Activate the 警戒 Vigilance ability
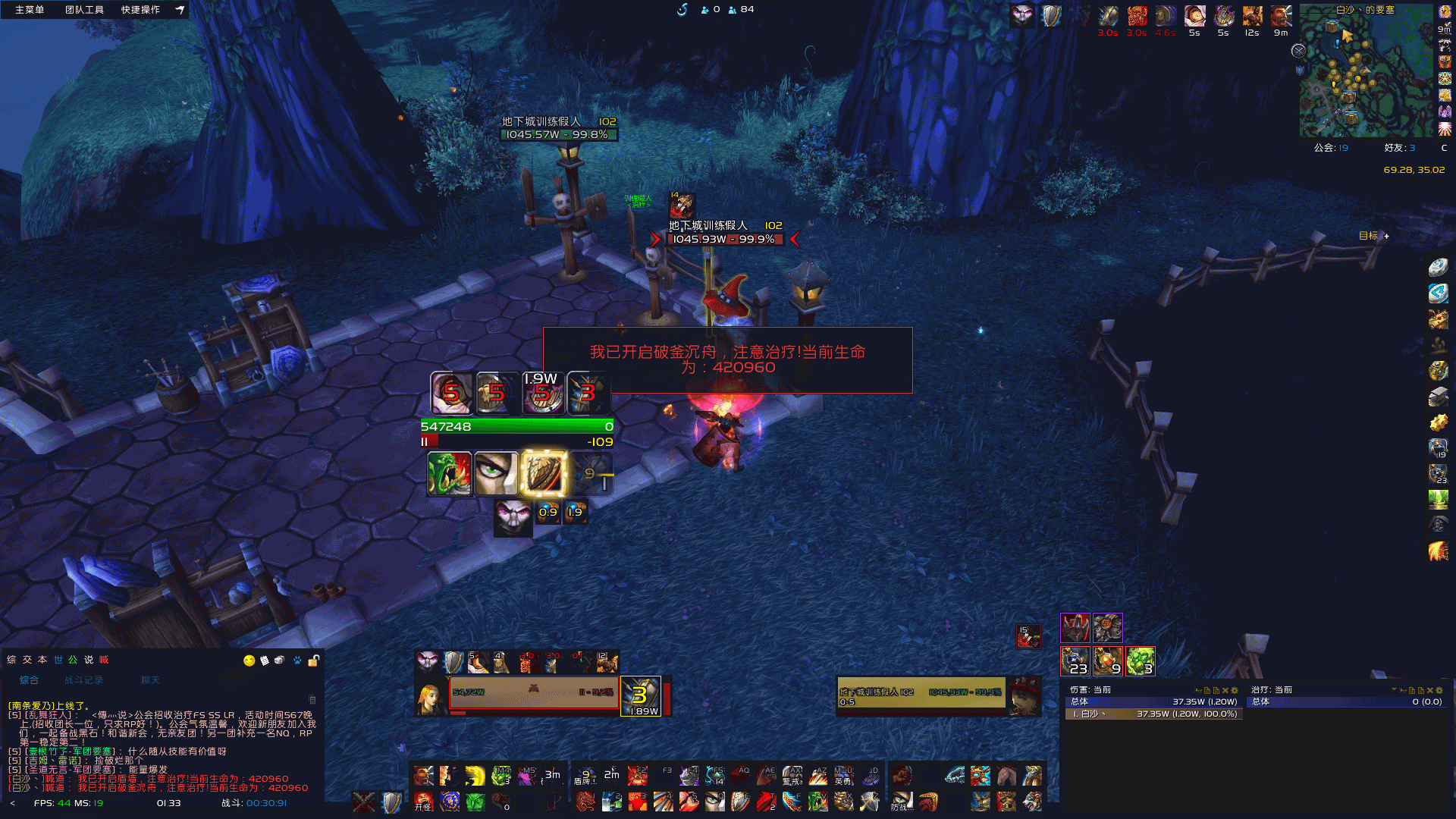Image resolution: width=1456 pixels, height=819 pixels. pyautogui.click(x=792, y=776)
